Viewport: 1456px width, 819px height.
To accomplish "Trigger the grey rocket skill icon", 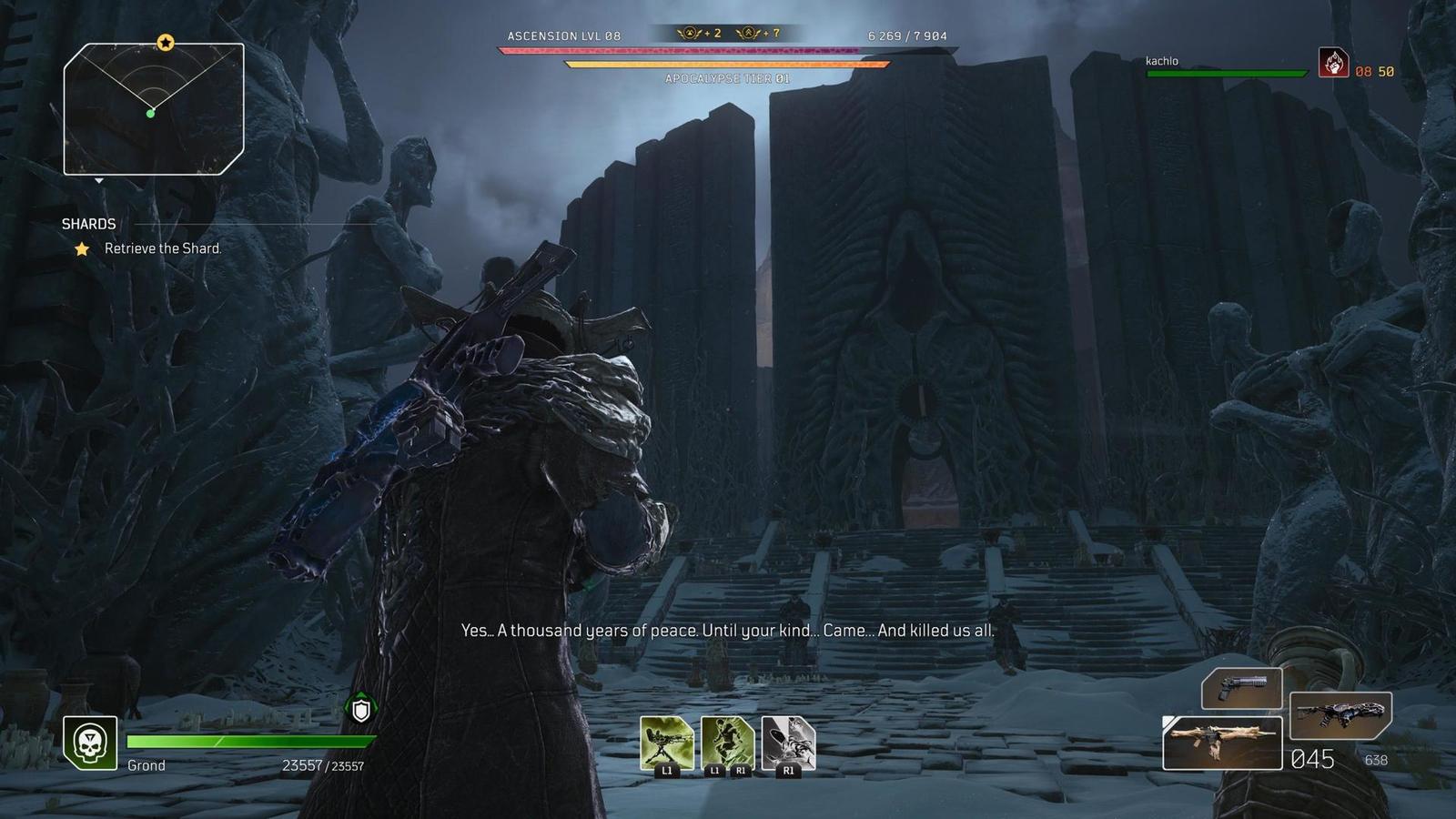I will [788, 743].
